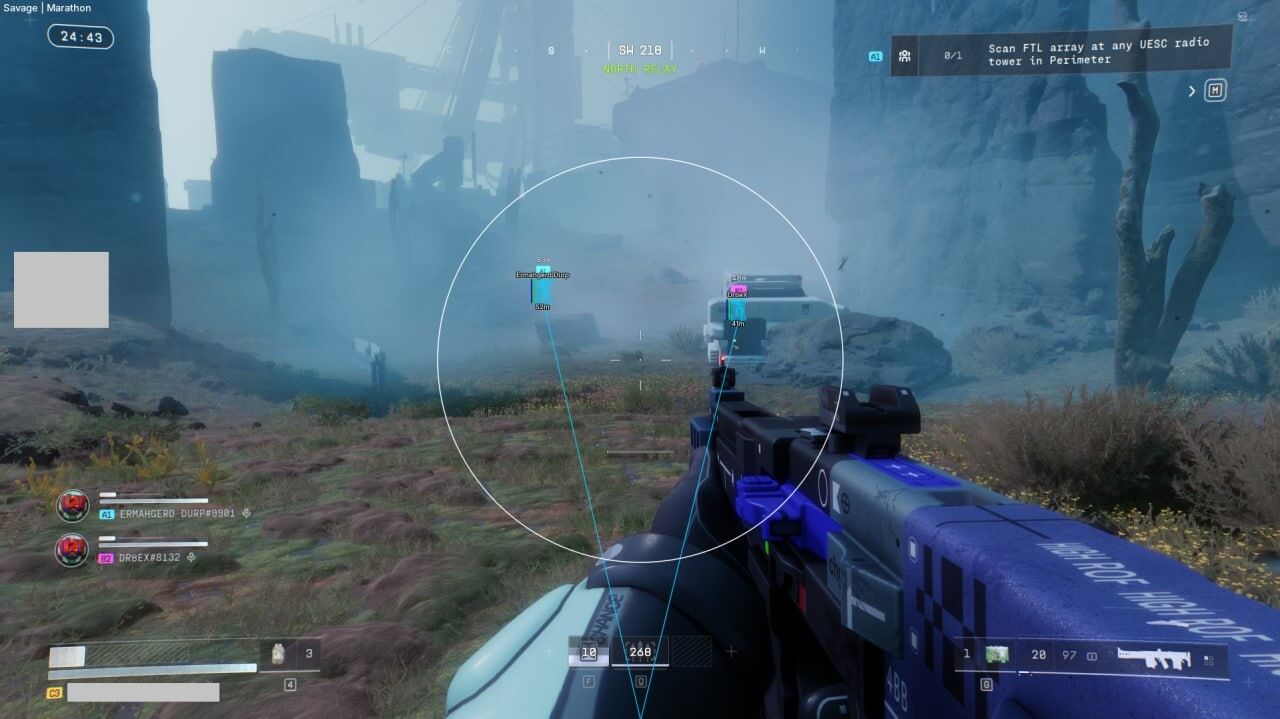Select teammate DRBEX#8132's portrait

pos(72,549)
